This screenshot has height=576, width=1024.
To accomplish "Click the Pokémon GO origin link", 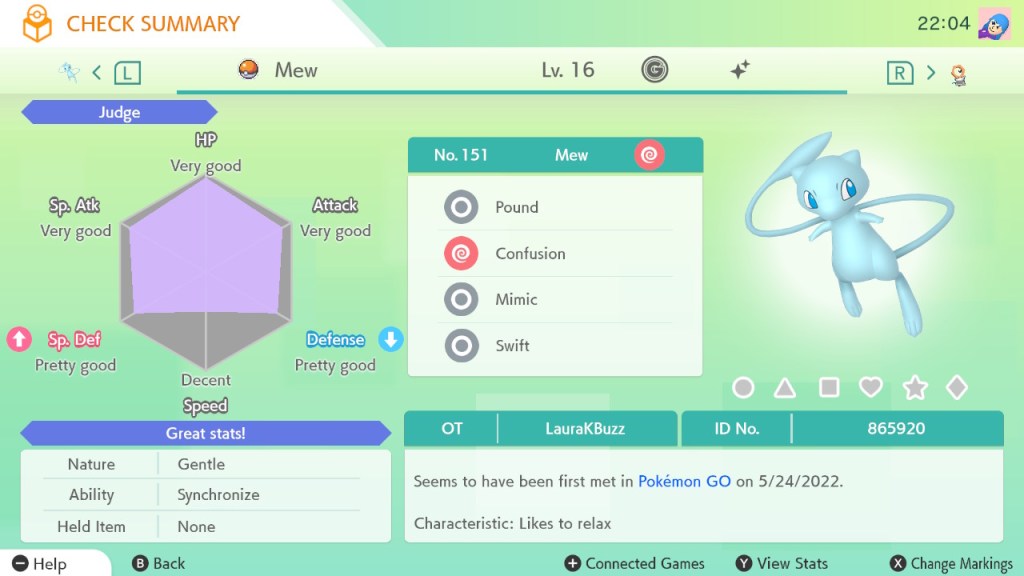I will (x=684, y=481).
